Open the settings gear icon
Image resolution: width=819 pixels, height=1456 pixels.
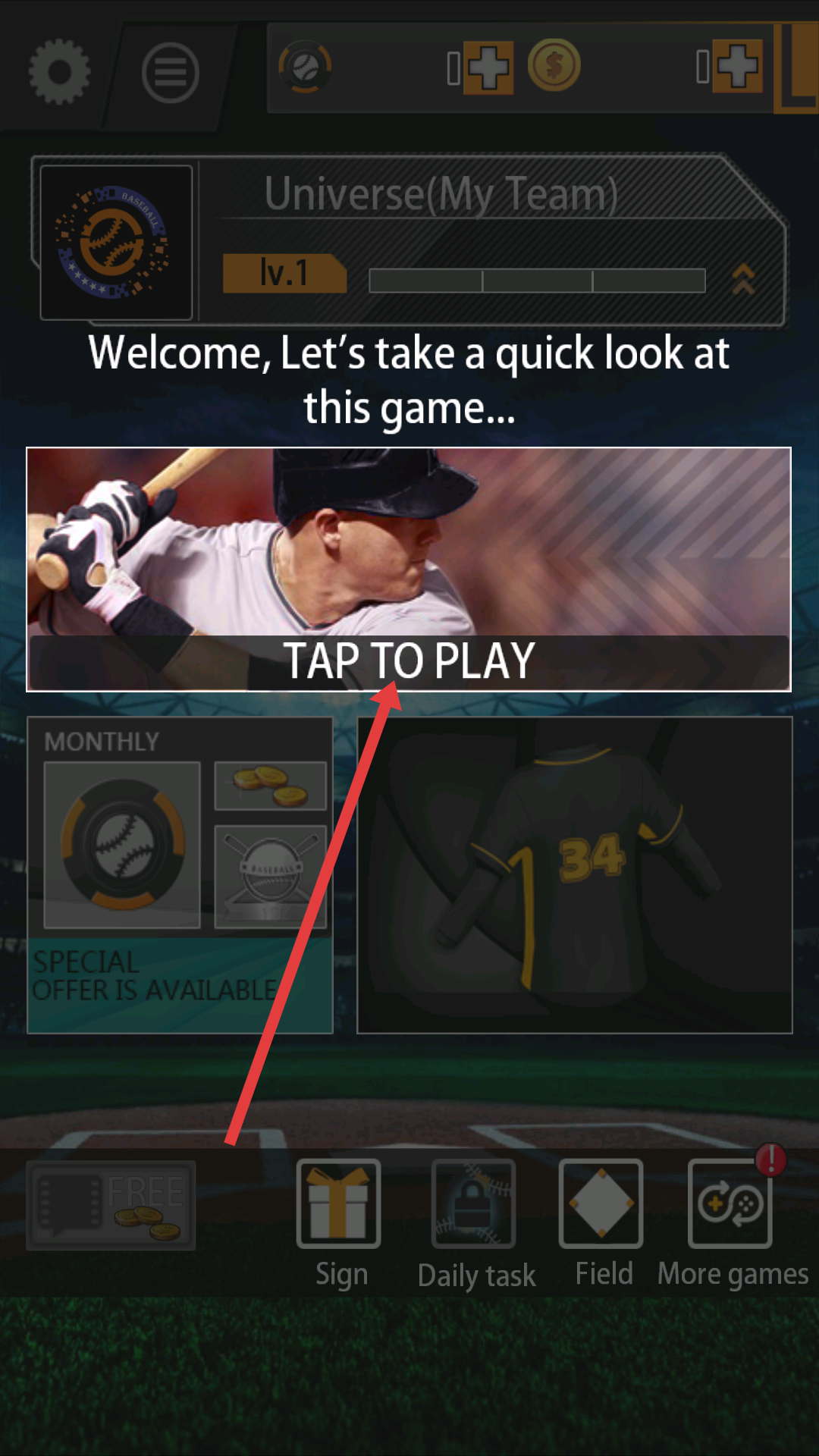coord(59,71)
